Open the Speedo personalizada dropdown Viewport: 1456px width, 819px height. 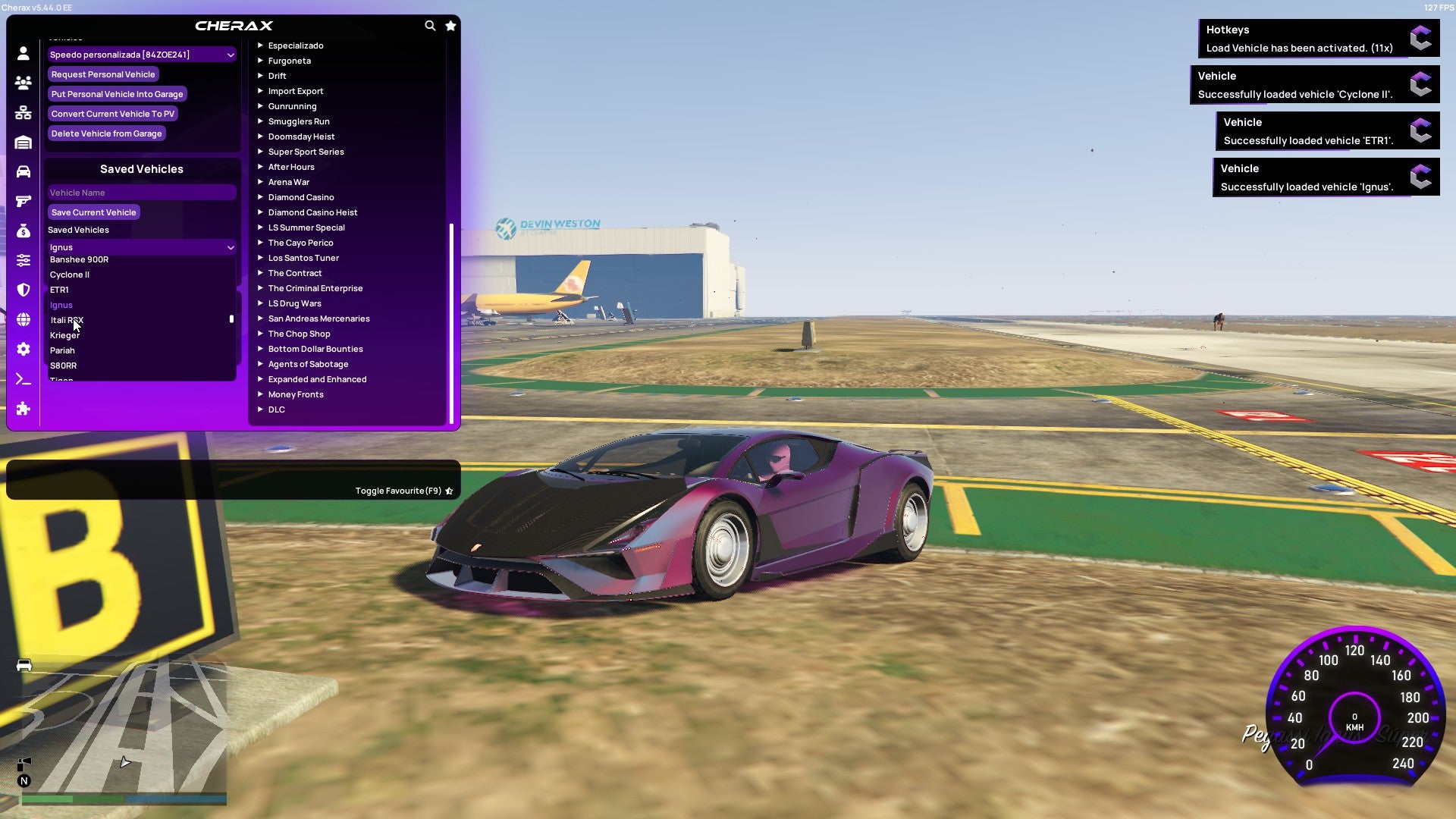point(141,55)
